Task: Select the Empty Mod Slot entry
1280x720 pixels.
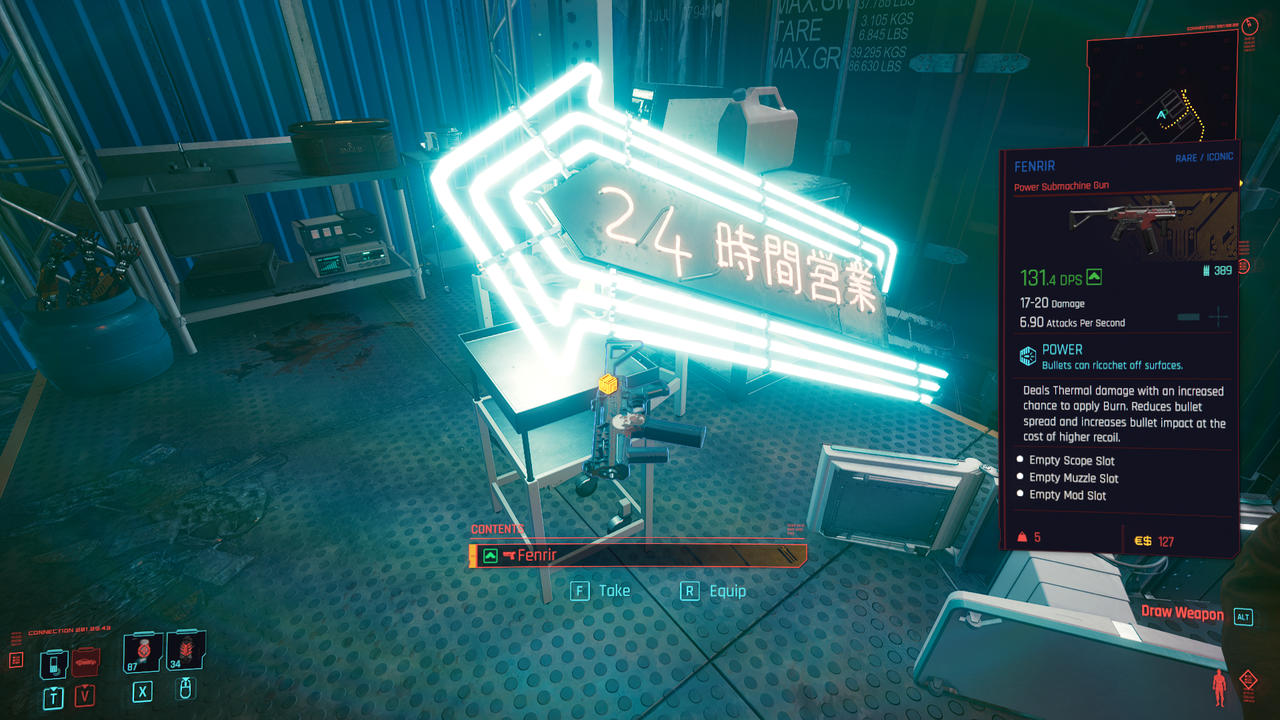Action: [1068, 495]
